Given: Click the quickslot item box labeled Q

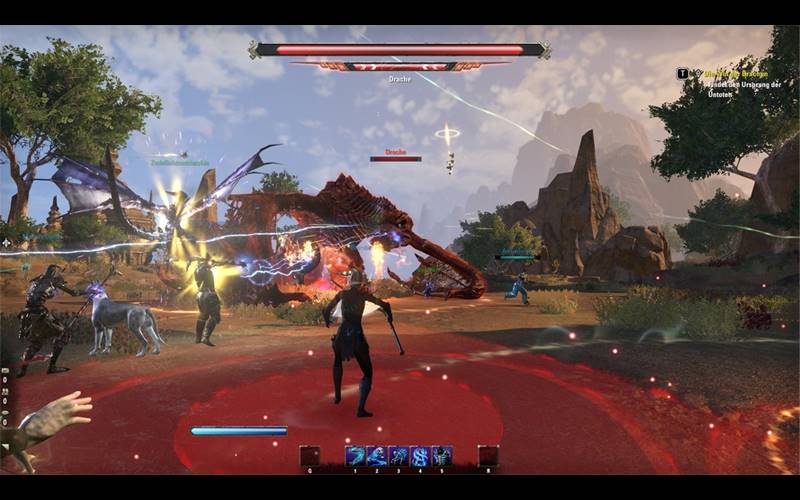Looking at the screenshot, I should point(310,456).
